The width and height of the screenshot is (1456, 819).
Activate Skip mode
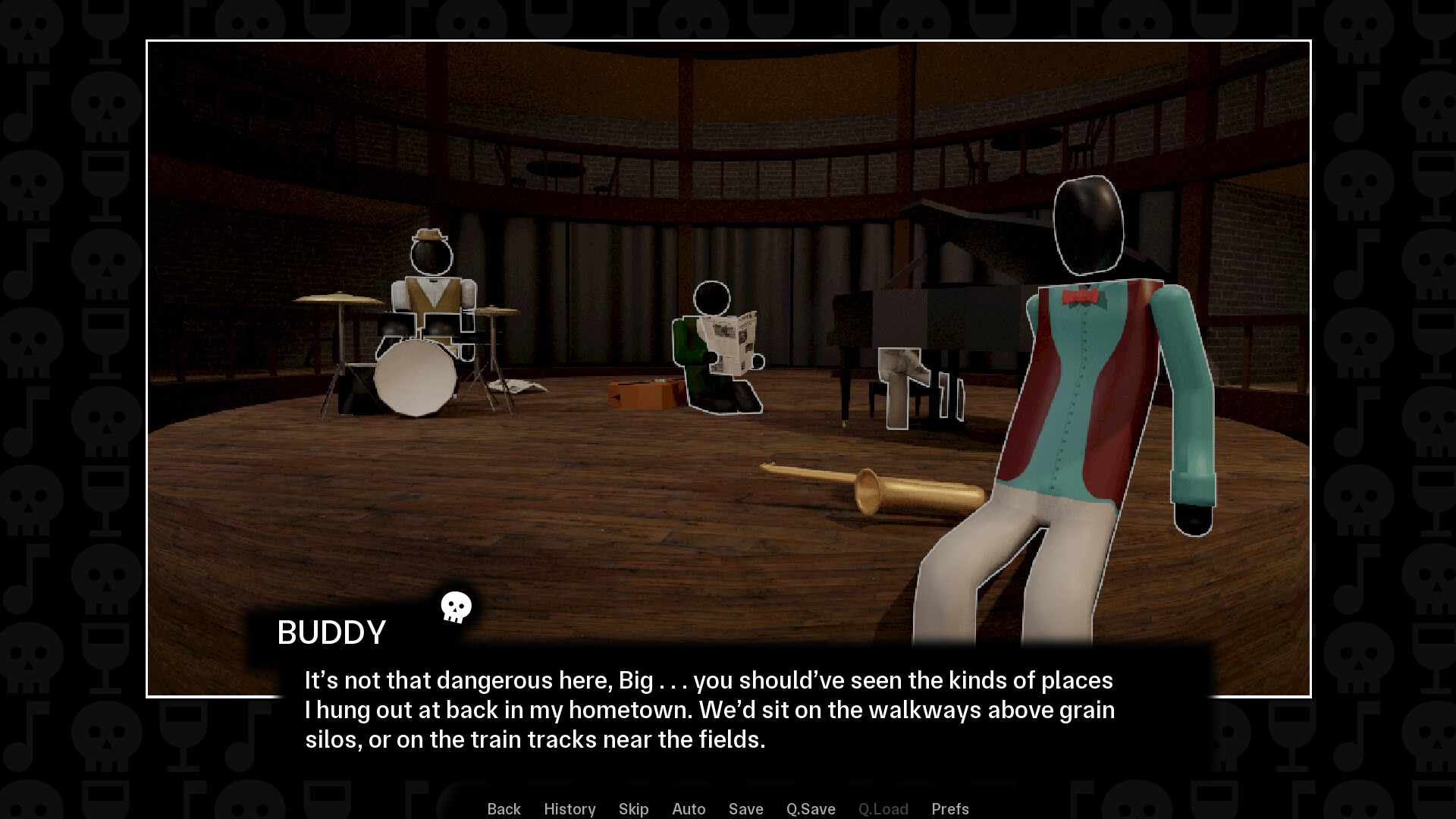point(633,808)
